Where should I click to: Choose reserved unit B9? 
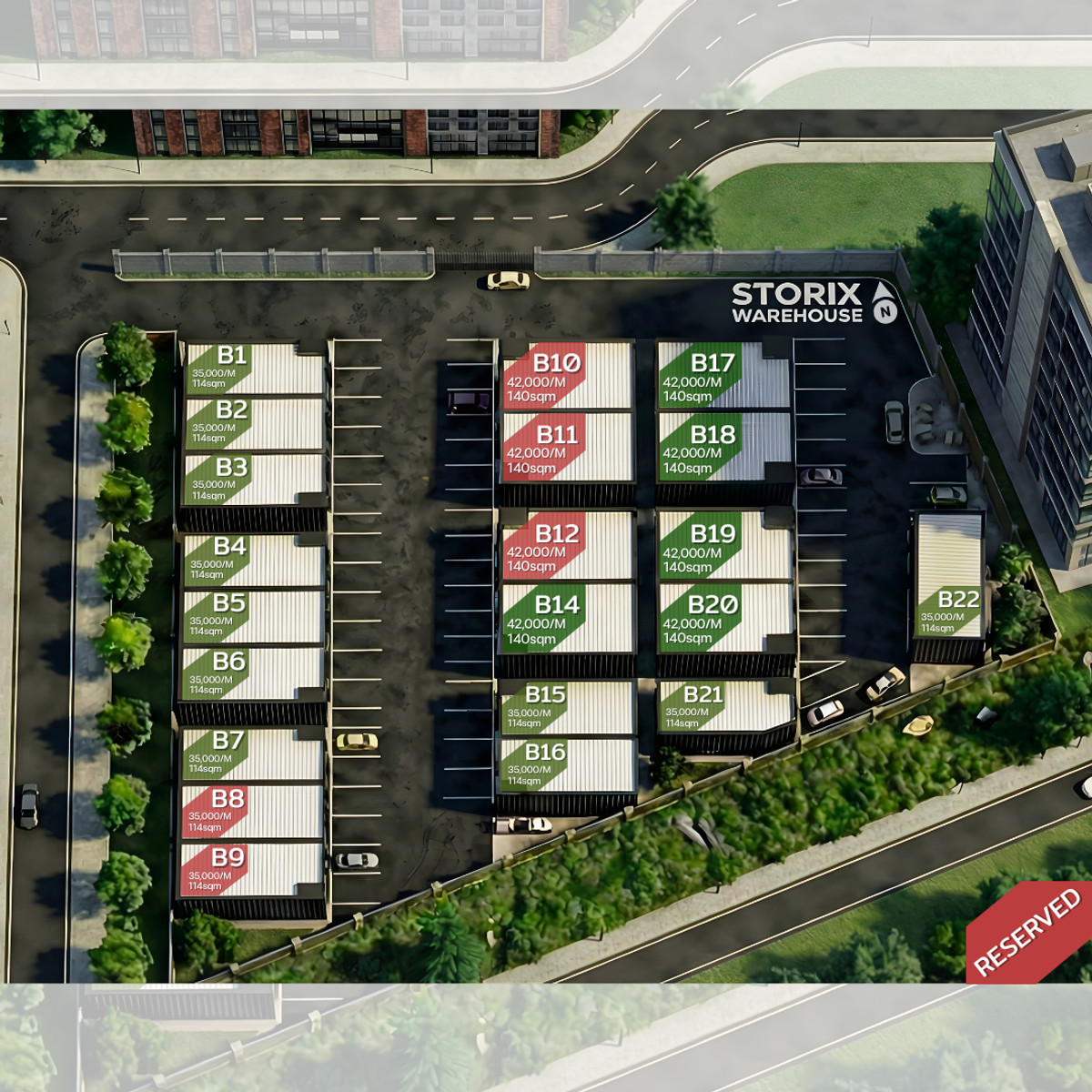(x=252, y=869)
